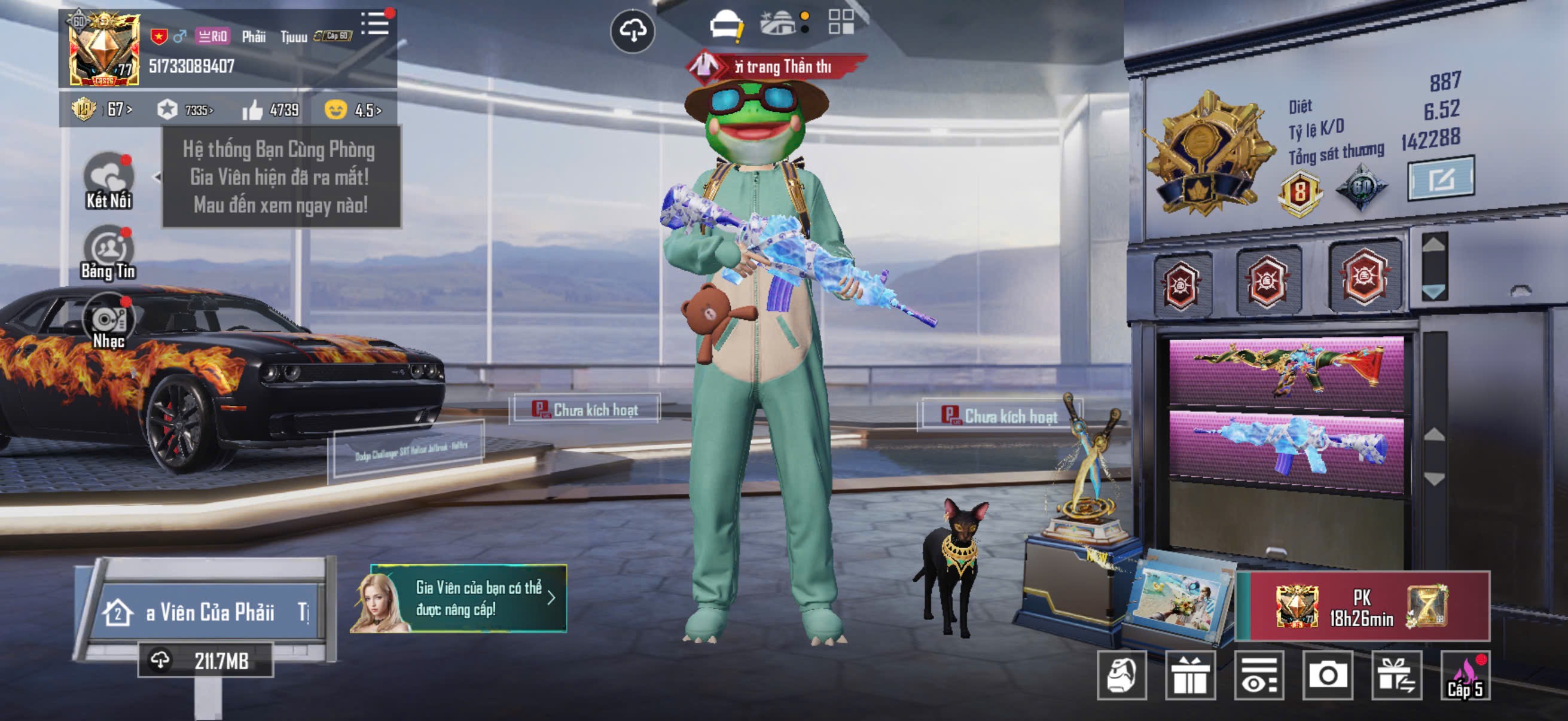Open the visitor list eye icon
Image resolution: width=1568 pixels, height=721 pixels.
(1259, 676)
